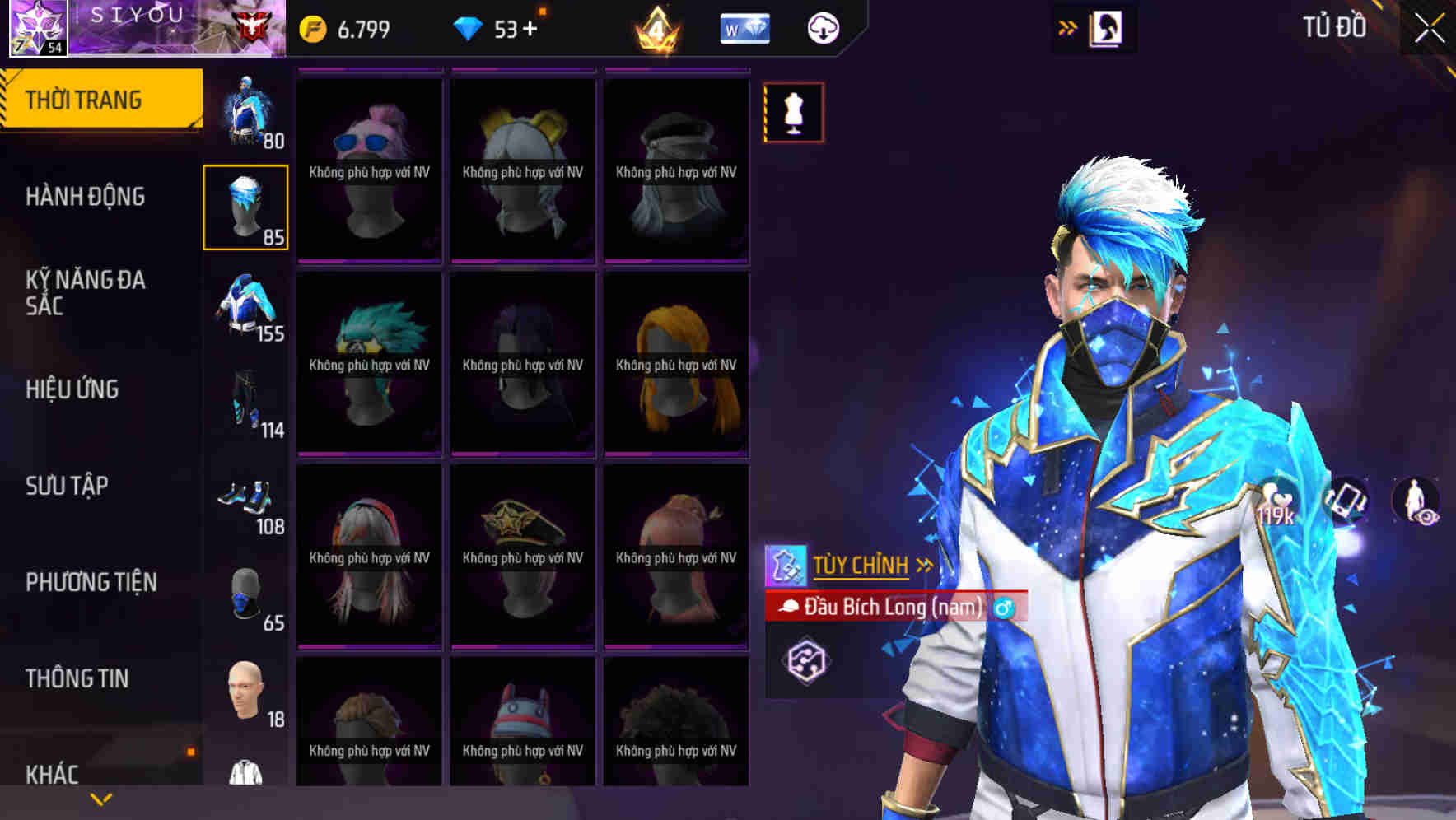The height and width of the screenshot is (820, 1456).
Task: Click the weekly diamond membership card icon
Action: point(744,26)
